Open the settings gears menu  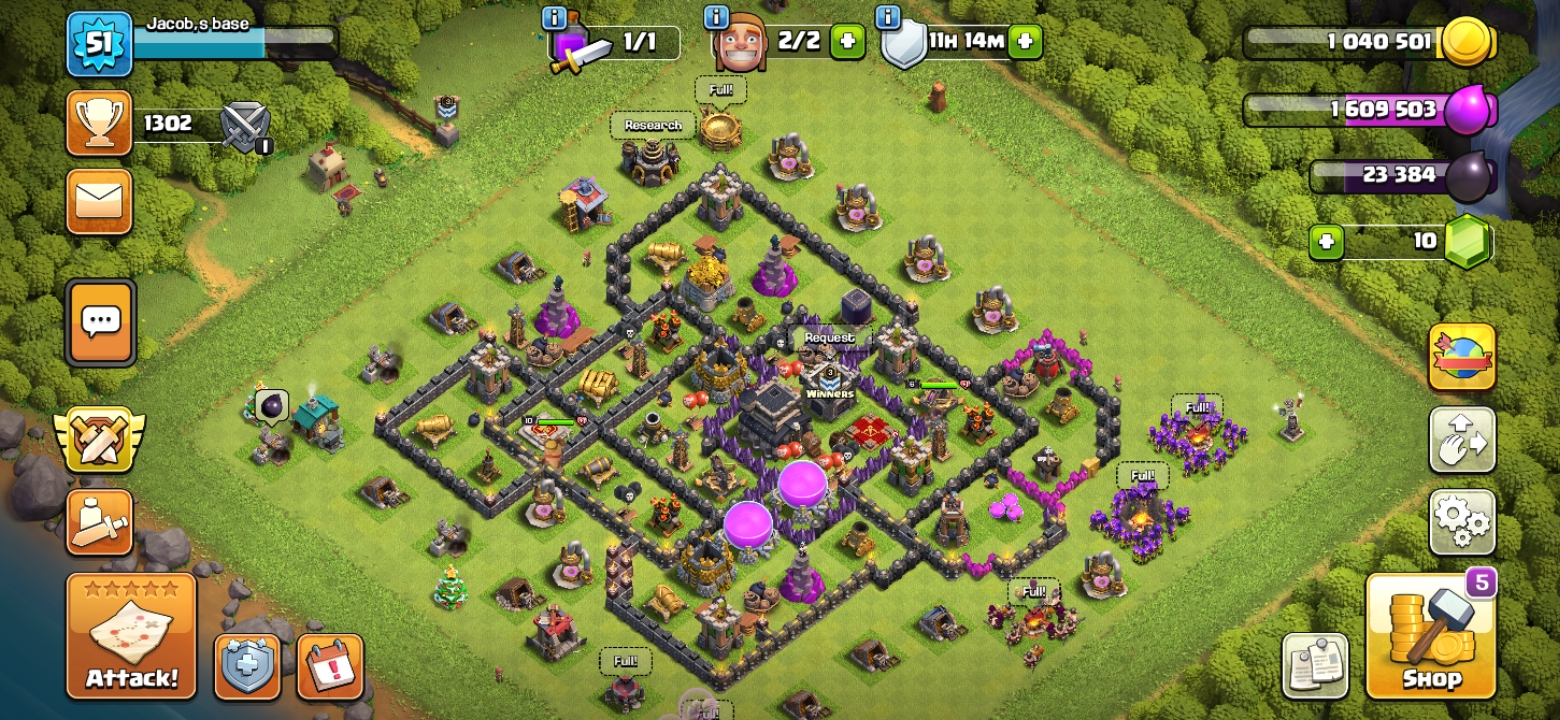coord(1462,521)
